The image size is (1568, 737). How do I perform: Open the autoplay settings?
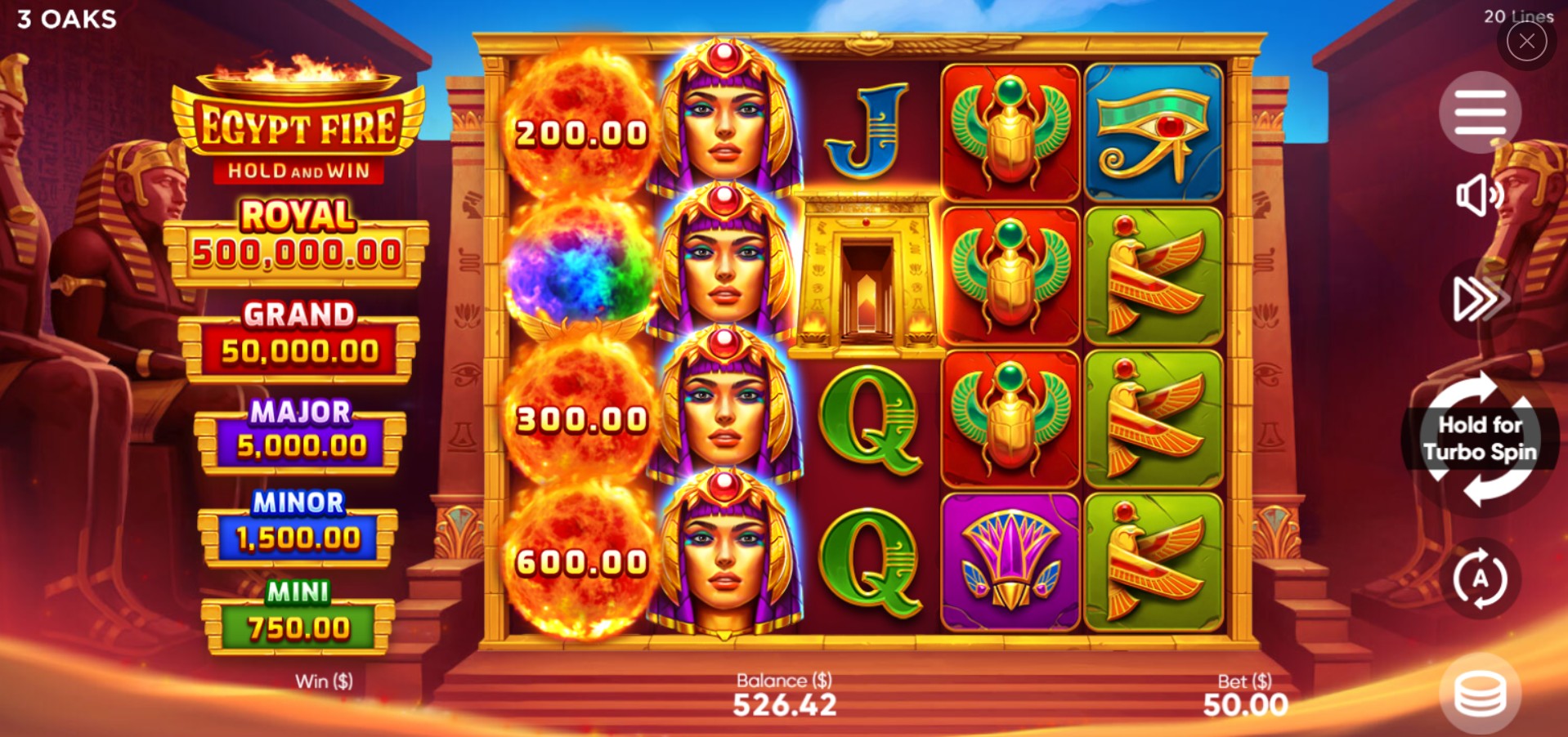[x=1480, y=578]
